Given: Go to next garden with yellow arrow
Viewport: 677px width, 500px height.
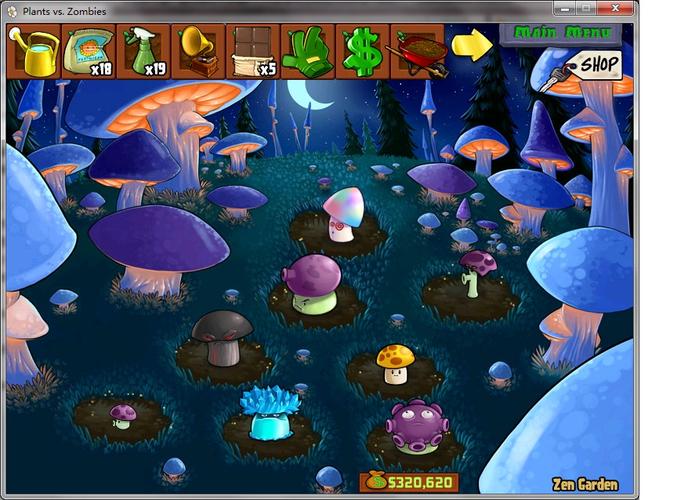Looking at the screenshot, I should (x=471, y=44).
